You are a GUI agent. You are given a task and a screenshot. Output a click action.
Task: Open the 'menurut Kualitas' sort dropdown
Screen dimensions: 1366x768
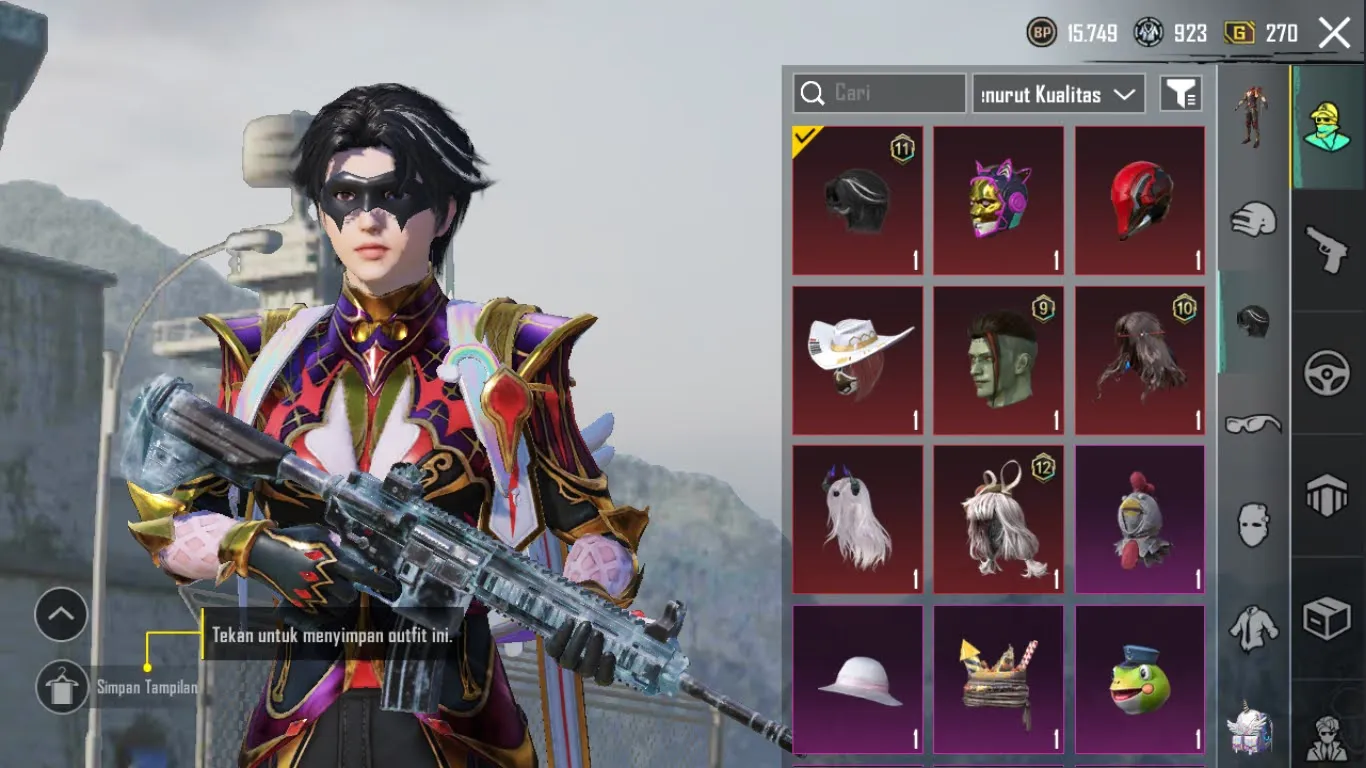[1057, 93]
